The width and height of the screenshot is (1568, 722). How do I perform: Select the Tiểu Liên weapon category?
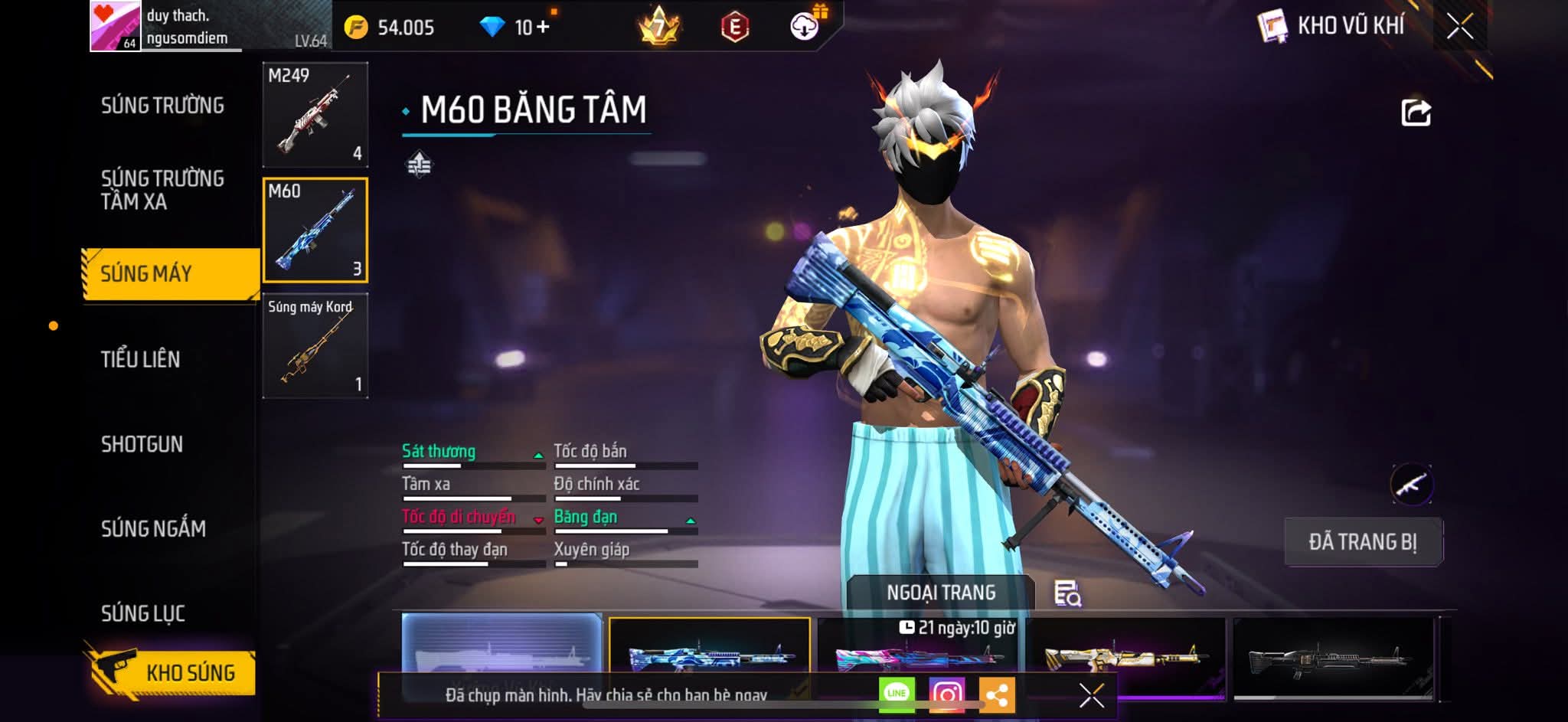point(141,359)
